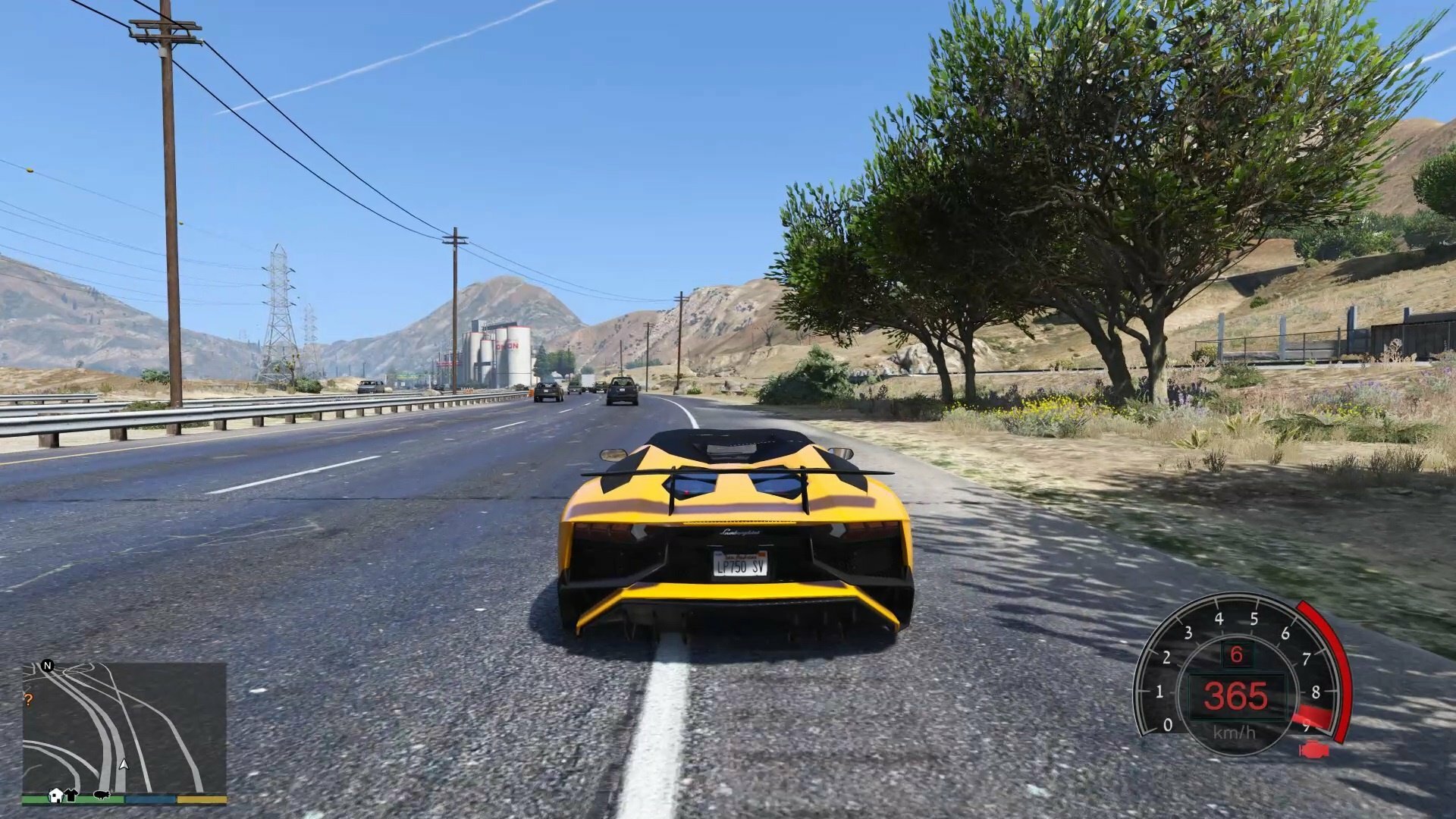The height and width of the screenshot is (819, 1456).
Task: Open the radar minimap
Action: 124,728
